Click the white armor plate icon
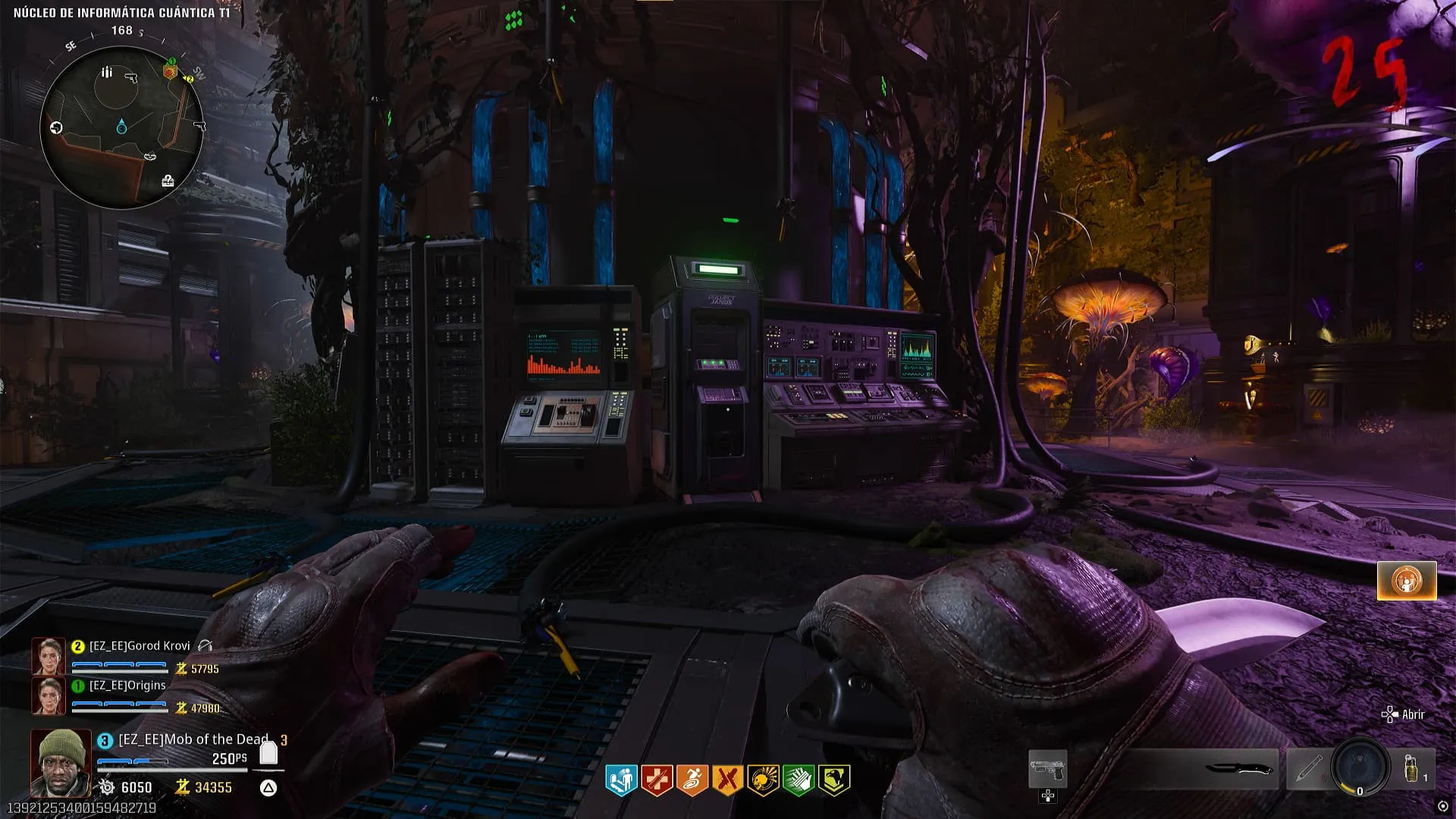 pos(268,754)
